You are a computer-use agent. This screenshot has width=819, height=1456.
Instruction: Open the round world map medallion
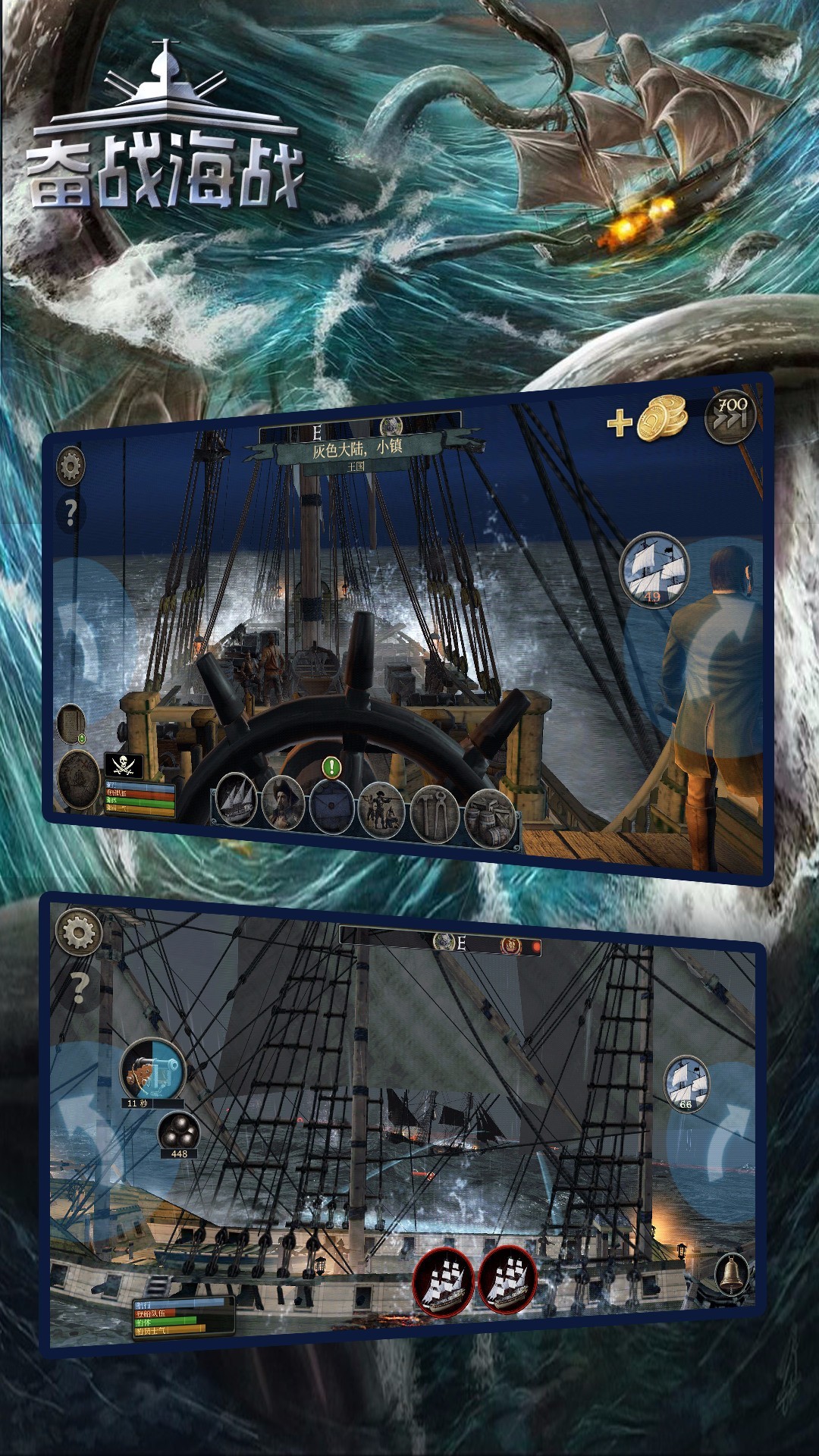(80, 780)
